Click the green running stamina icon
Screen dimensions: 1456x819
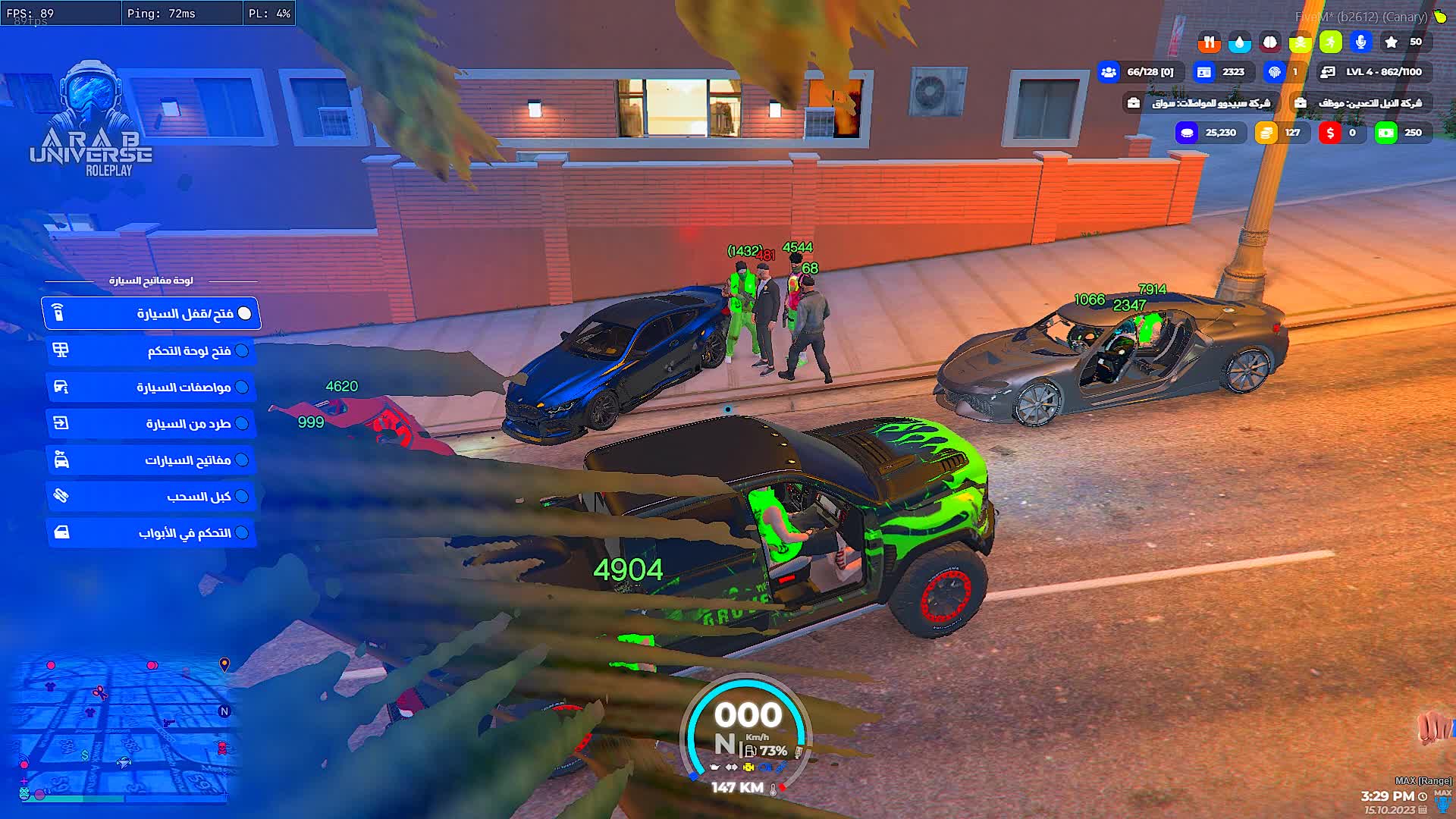1330,42
